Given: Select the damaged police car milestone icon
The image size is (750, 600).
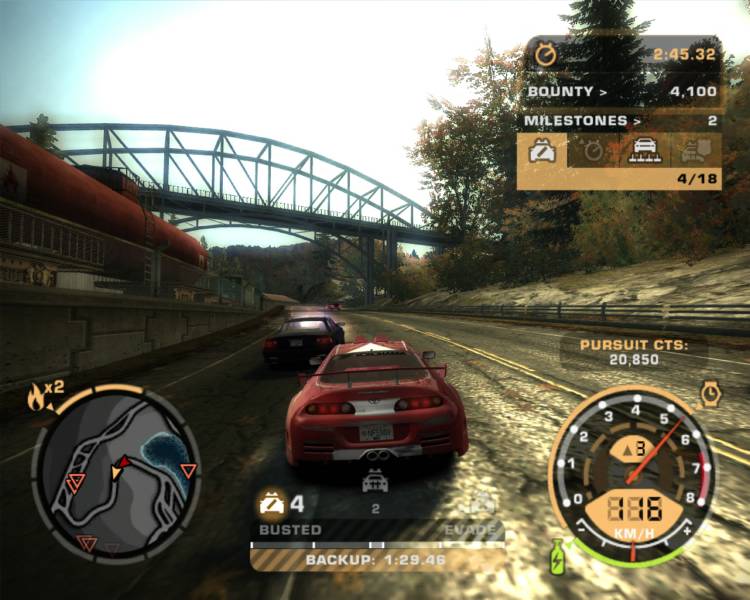Looking at the screenshot, I should [x=542, y=151].
